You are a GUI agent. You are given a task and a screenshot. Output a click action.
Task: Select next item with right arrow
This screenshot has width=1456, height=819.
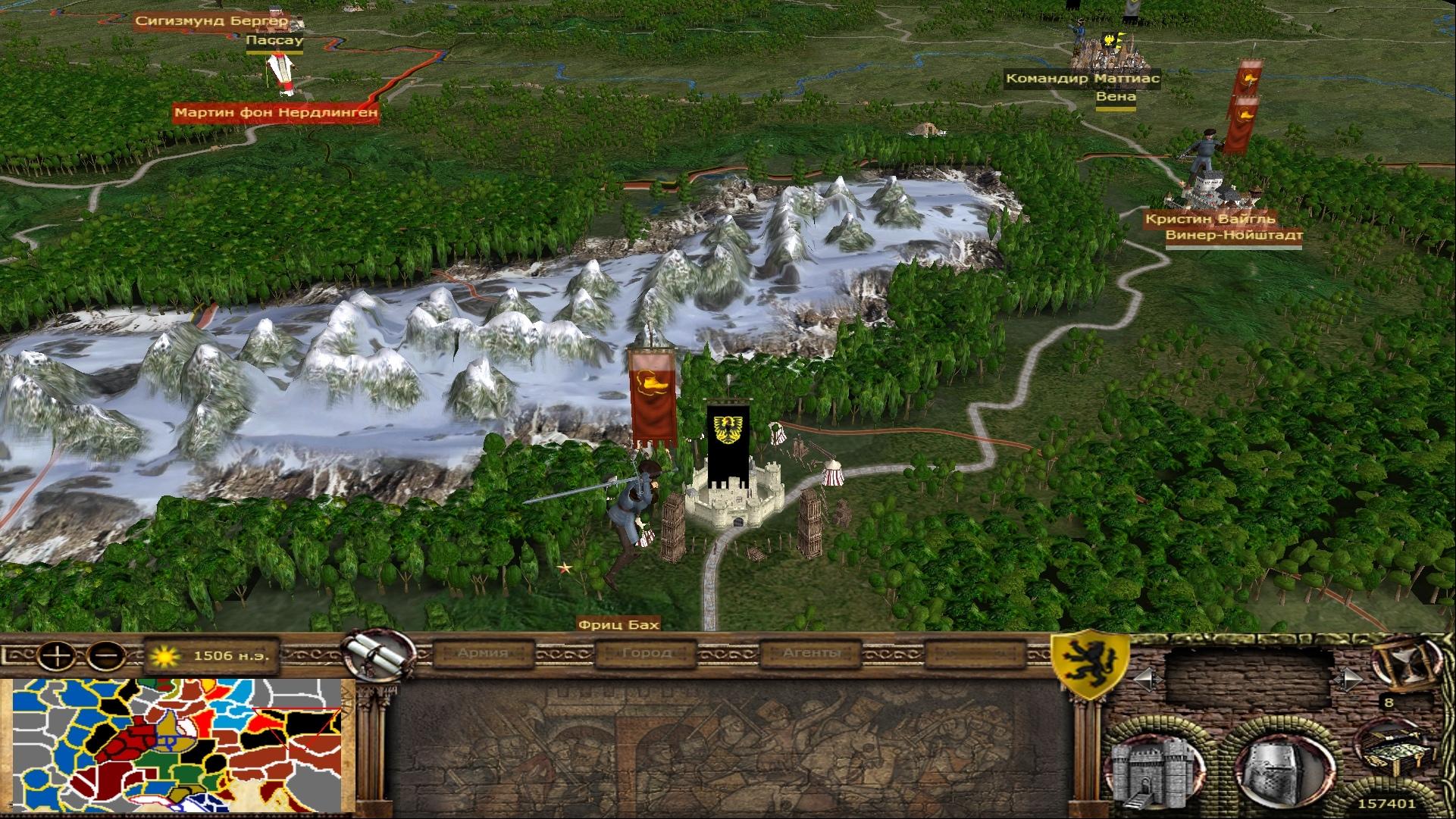1348,677
